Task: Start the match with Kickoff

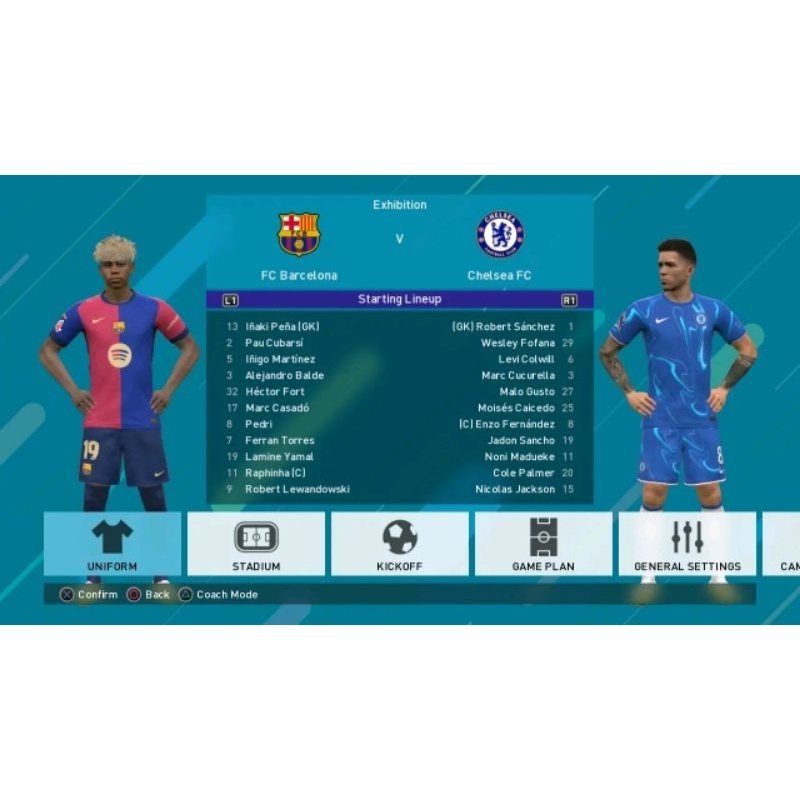Action: [400, 544]
